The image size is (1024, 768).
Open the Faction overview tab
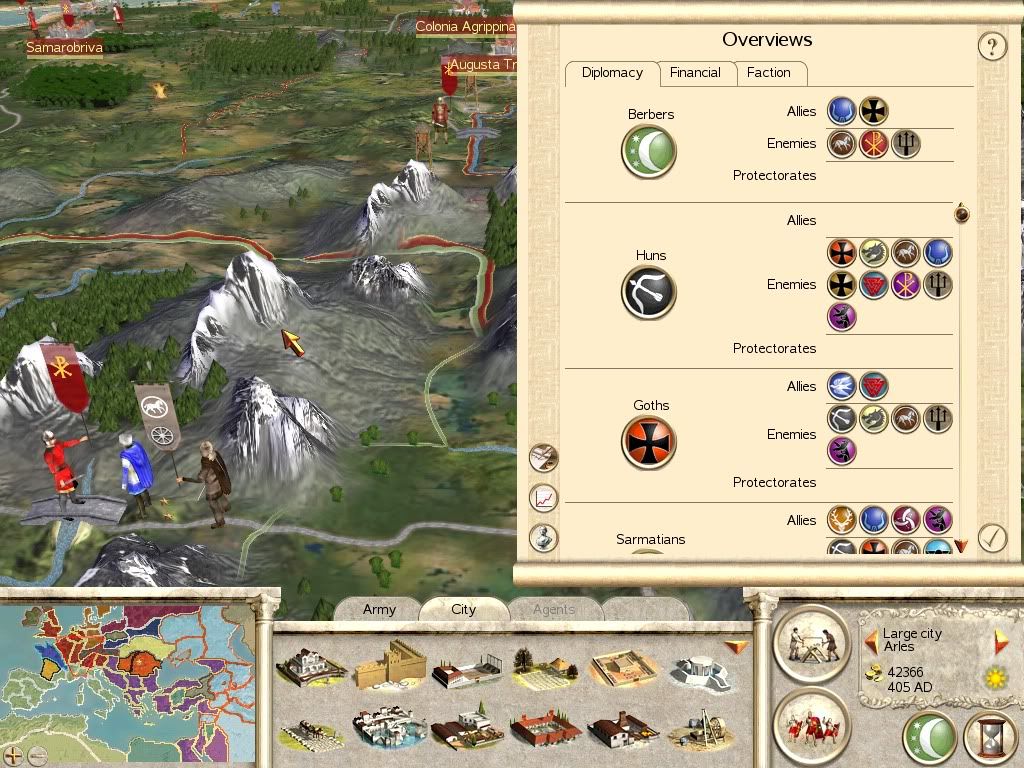pos(768,73)
